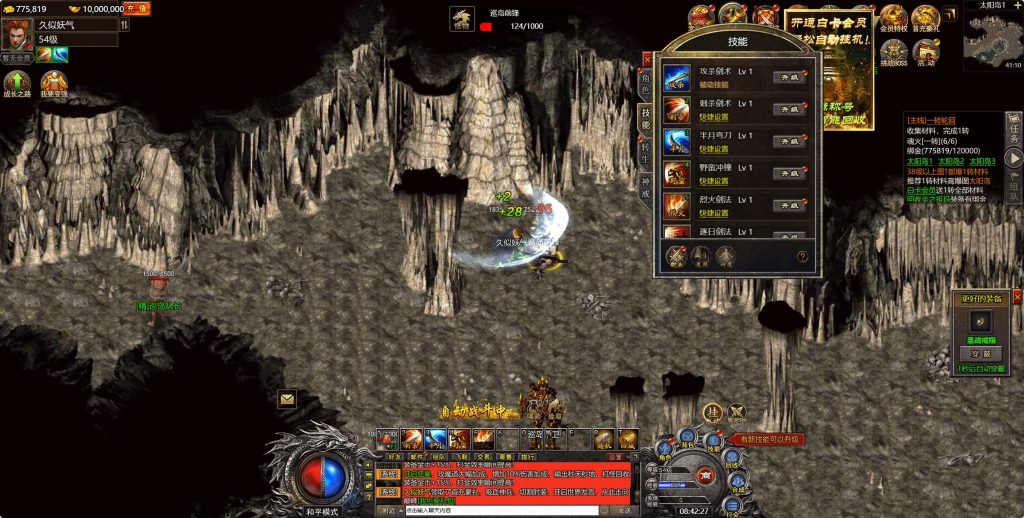Click the red 充值 recharge button
Image resolution: width=1024 pixels, height=518 pixels.
pos(137,8)
